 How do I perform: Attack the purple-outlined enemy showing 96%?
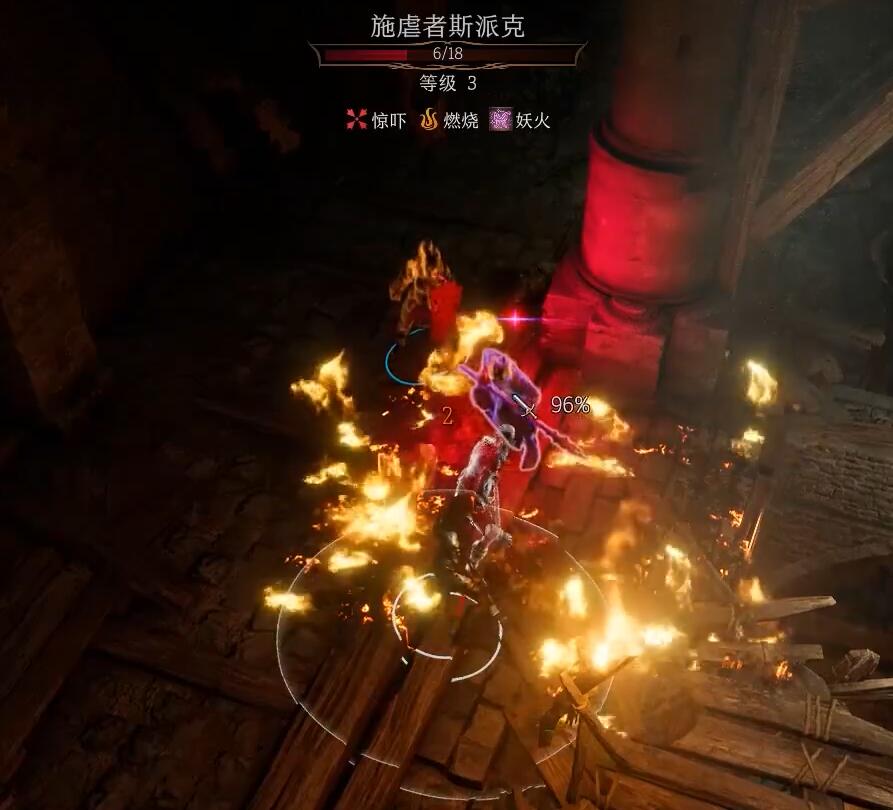512,400
